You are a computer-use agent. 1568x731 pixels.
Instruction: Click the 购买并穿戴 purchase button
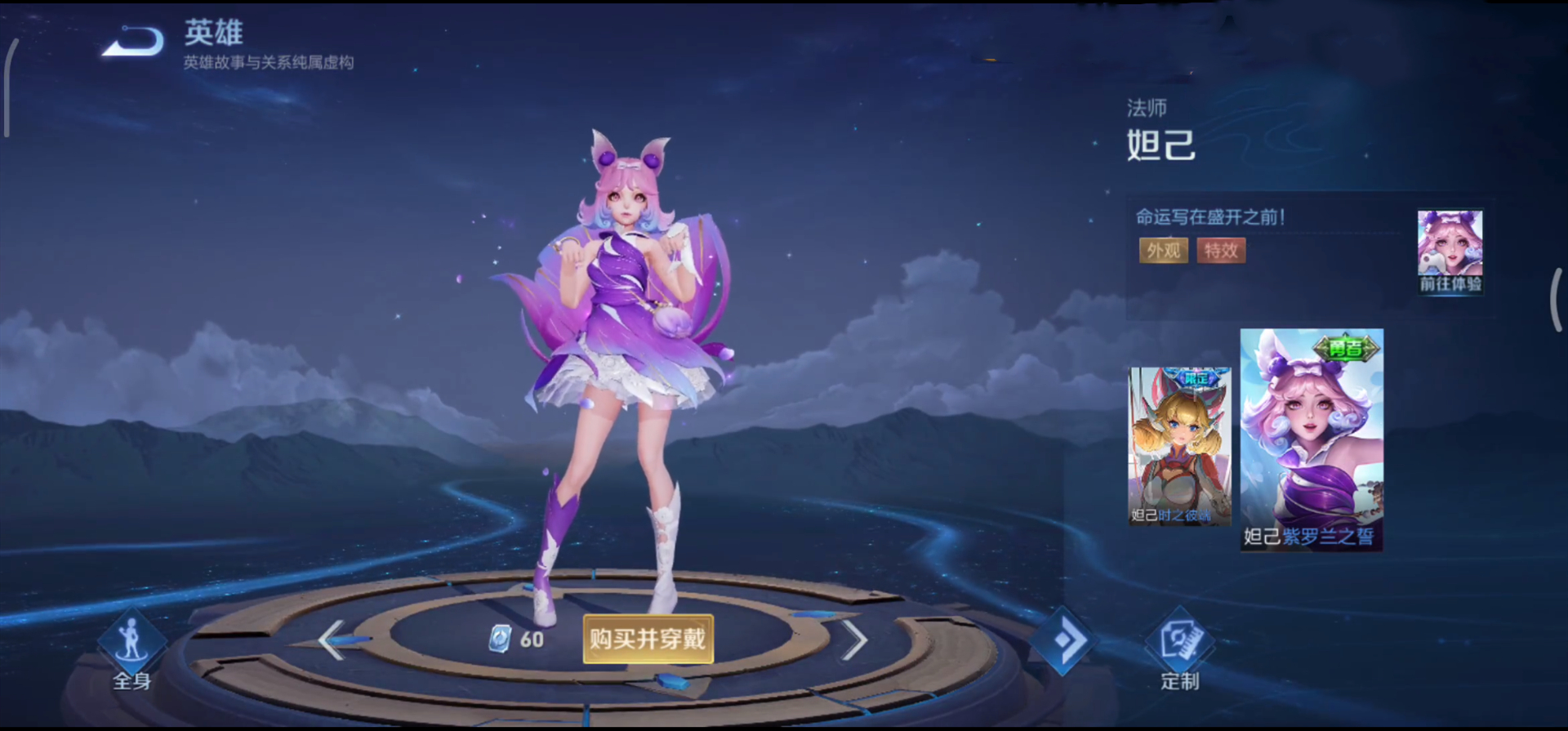point(648,639)
